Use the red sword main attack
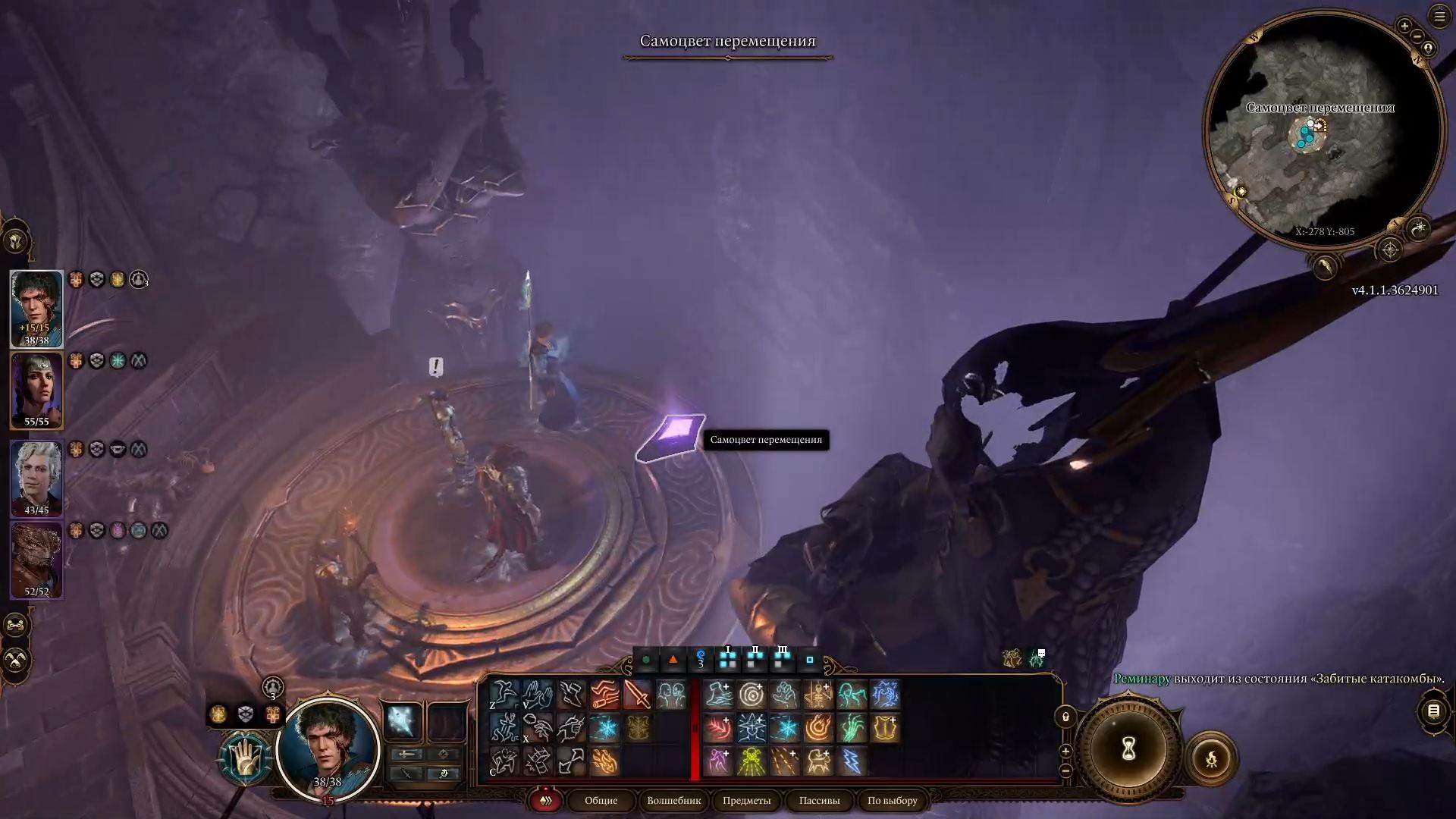Image resolution: width=1456 pixels, height=819 pixels. coord(638,695)
